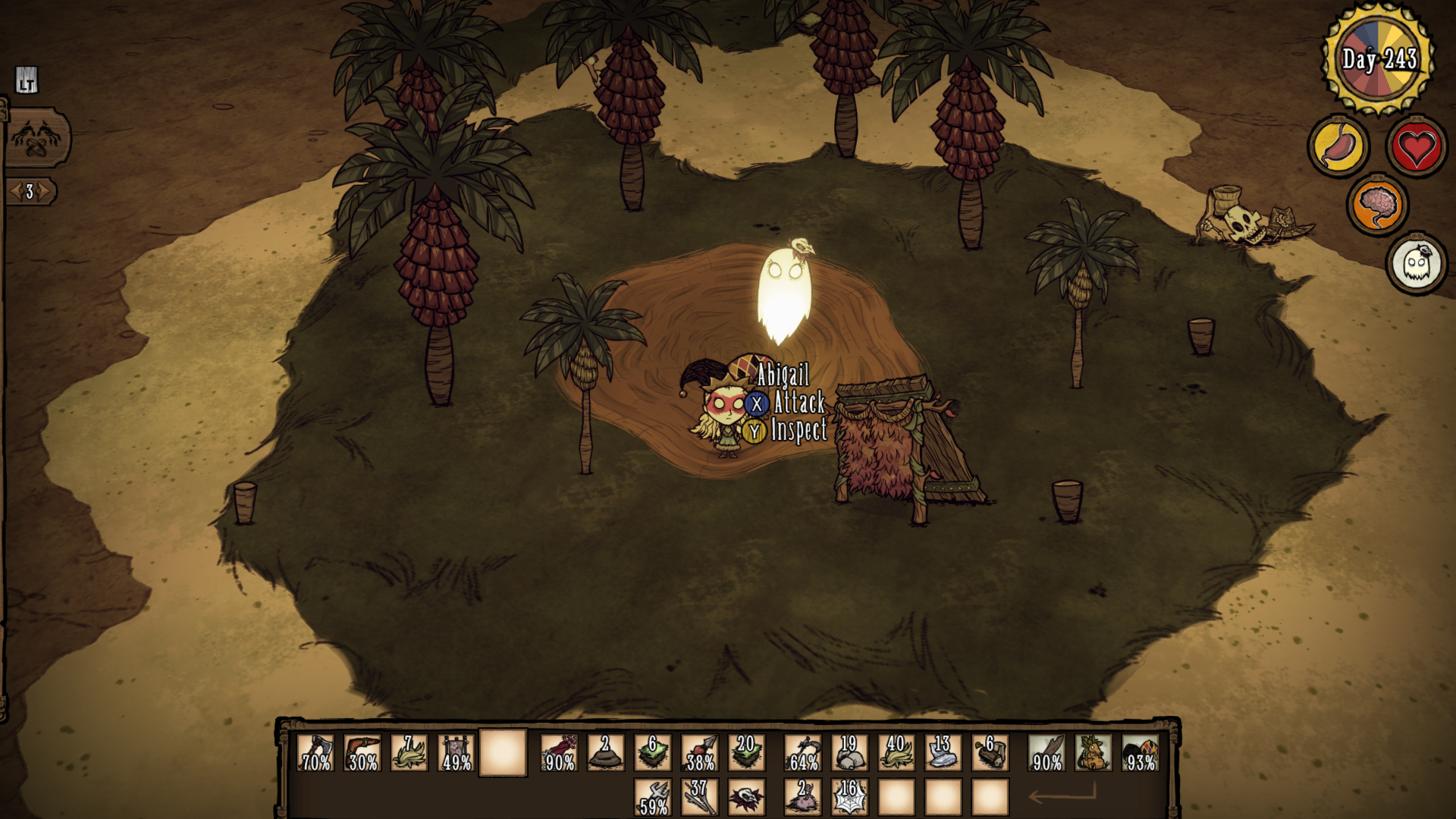Select the stack of 2 brown mounds
The image size is (1456, 819).
[606, 753]
